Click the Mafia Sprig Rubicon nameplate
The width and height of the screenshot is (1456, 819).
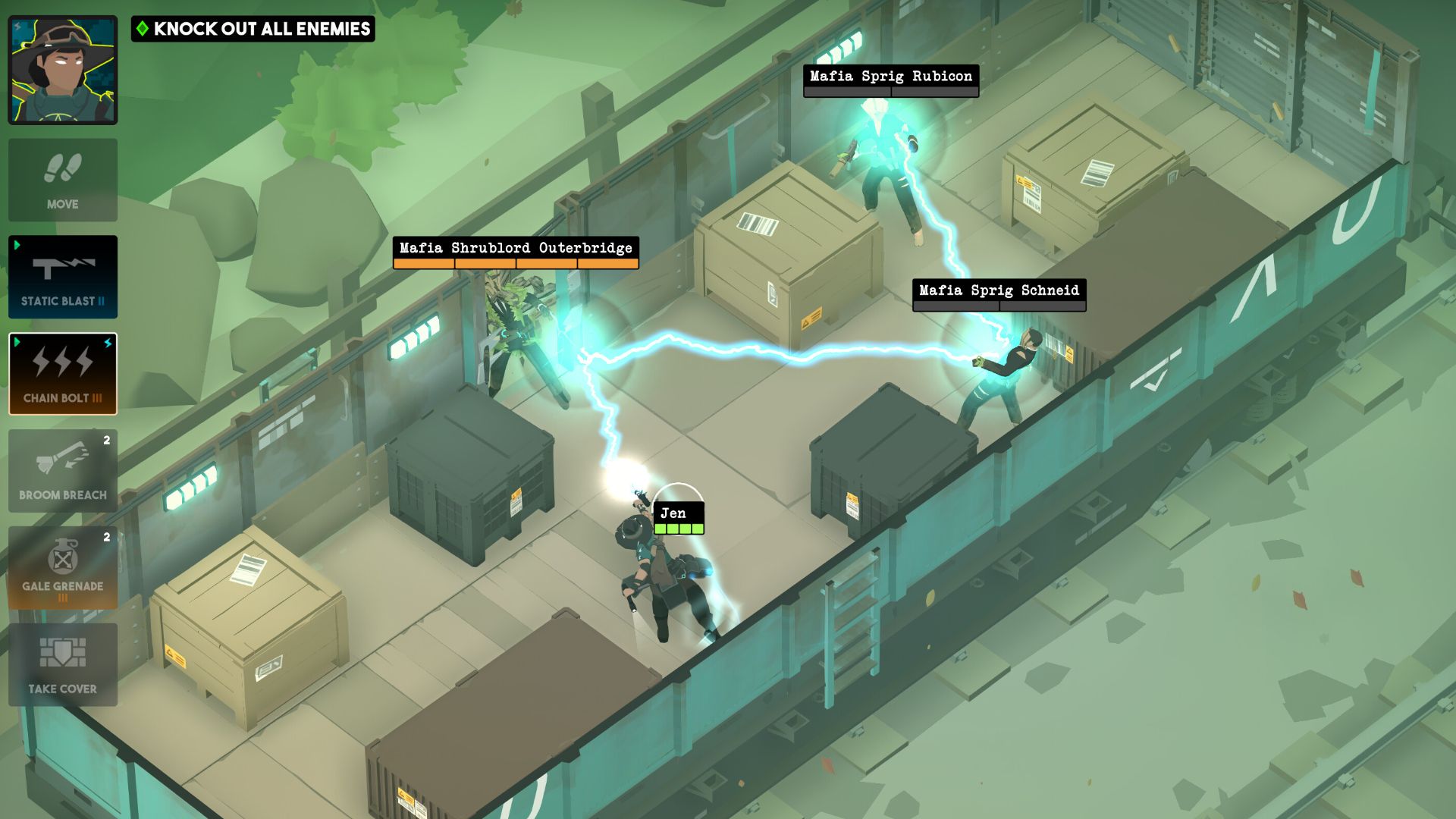(890, 76)
